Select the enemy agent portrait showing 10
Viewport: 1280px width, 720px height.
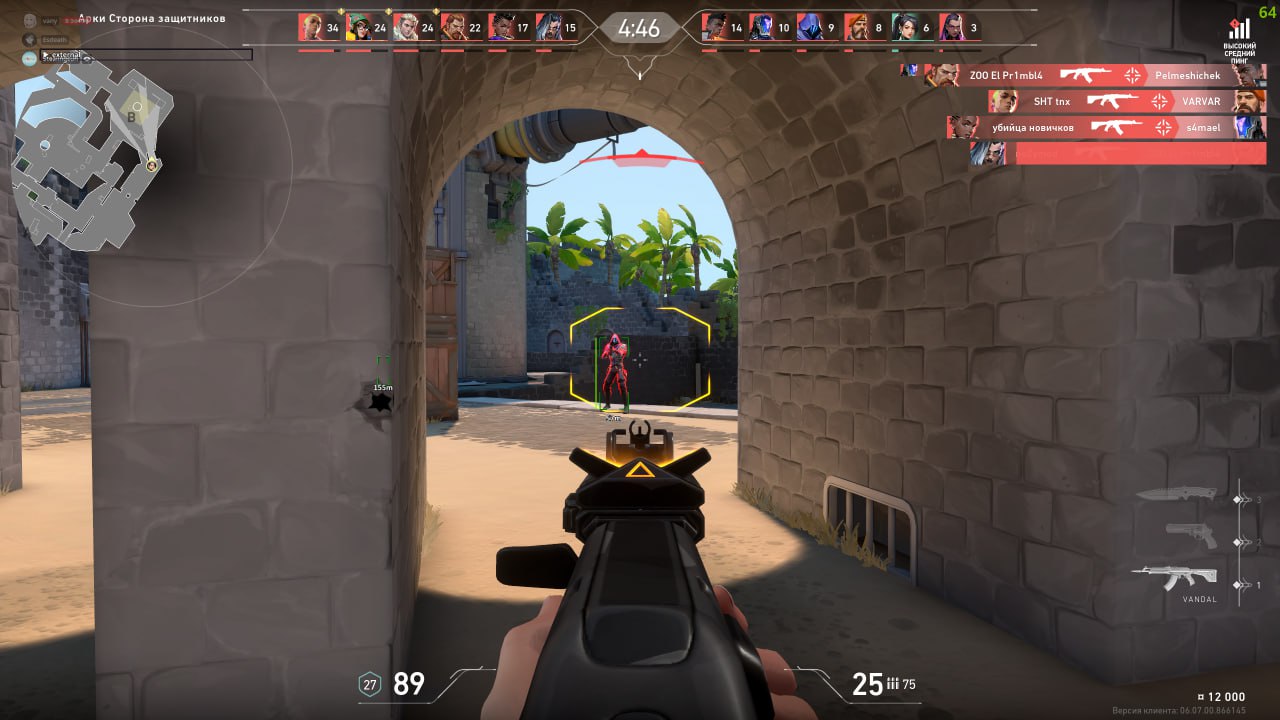pos(762,28)
